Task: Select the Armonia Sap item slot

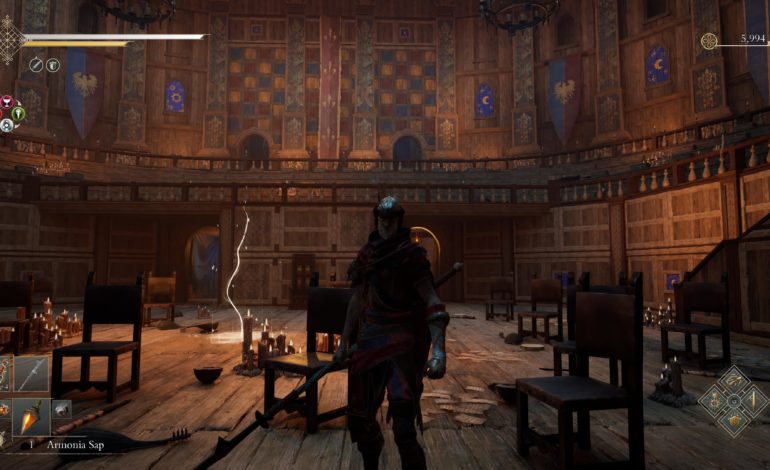Action: (30, 413)
